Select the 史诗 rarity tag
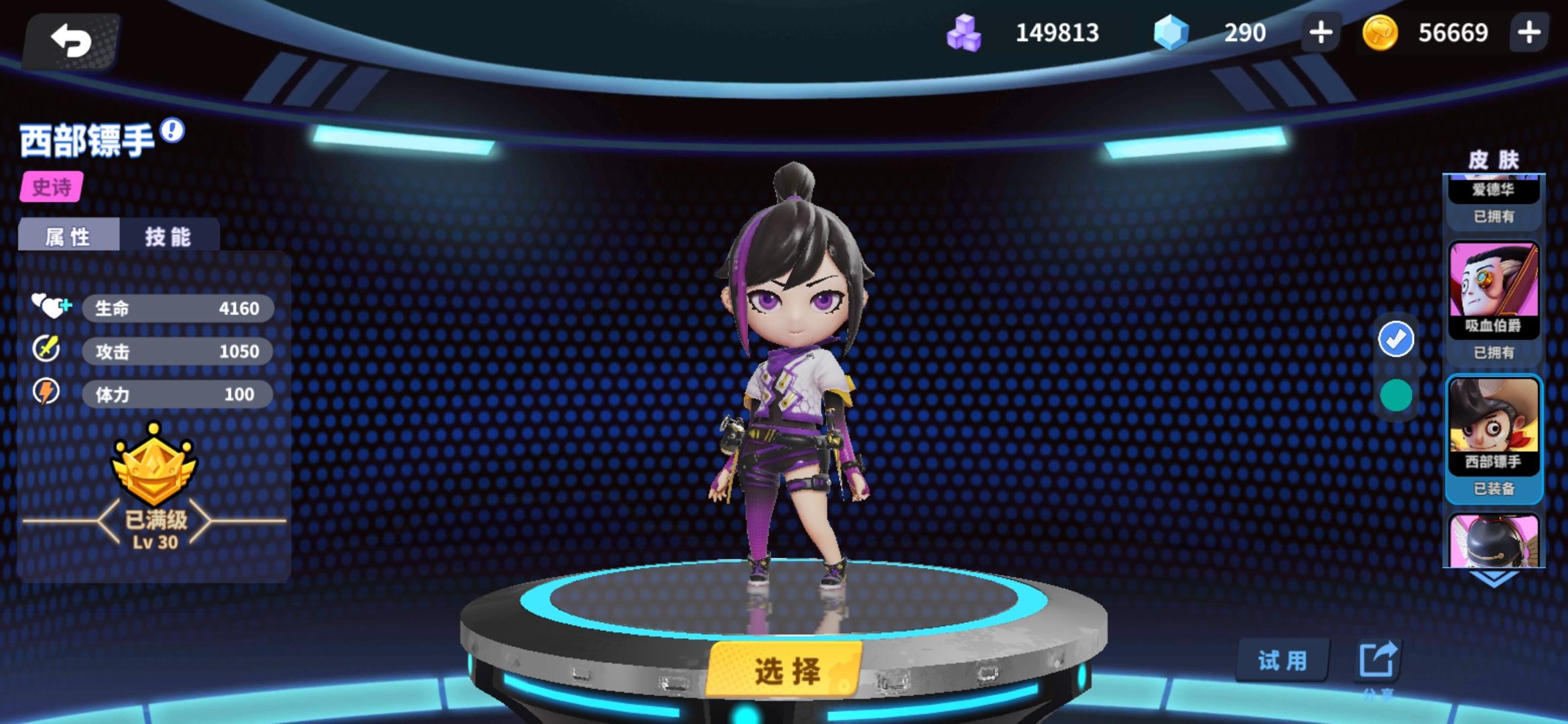This screenshot has width=1568, height=724. click(x=52, y=188)
